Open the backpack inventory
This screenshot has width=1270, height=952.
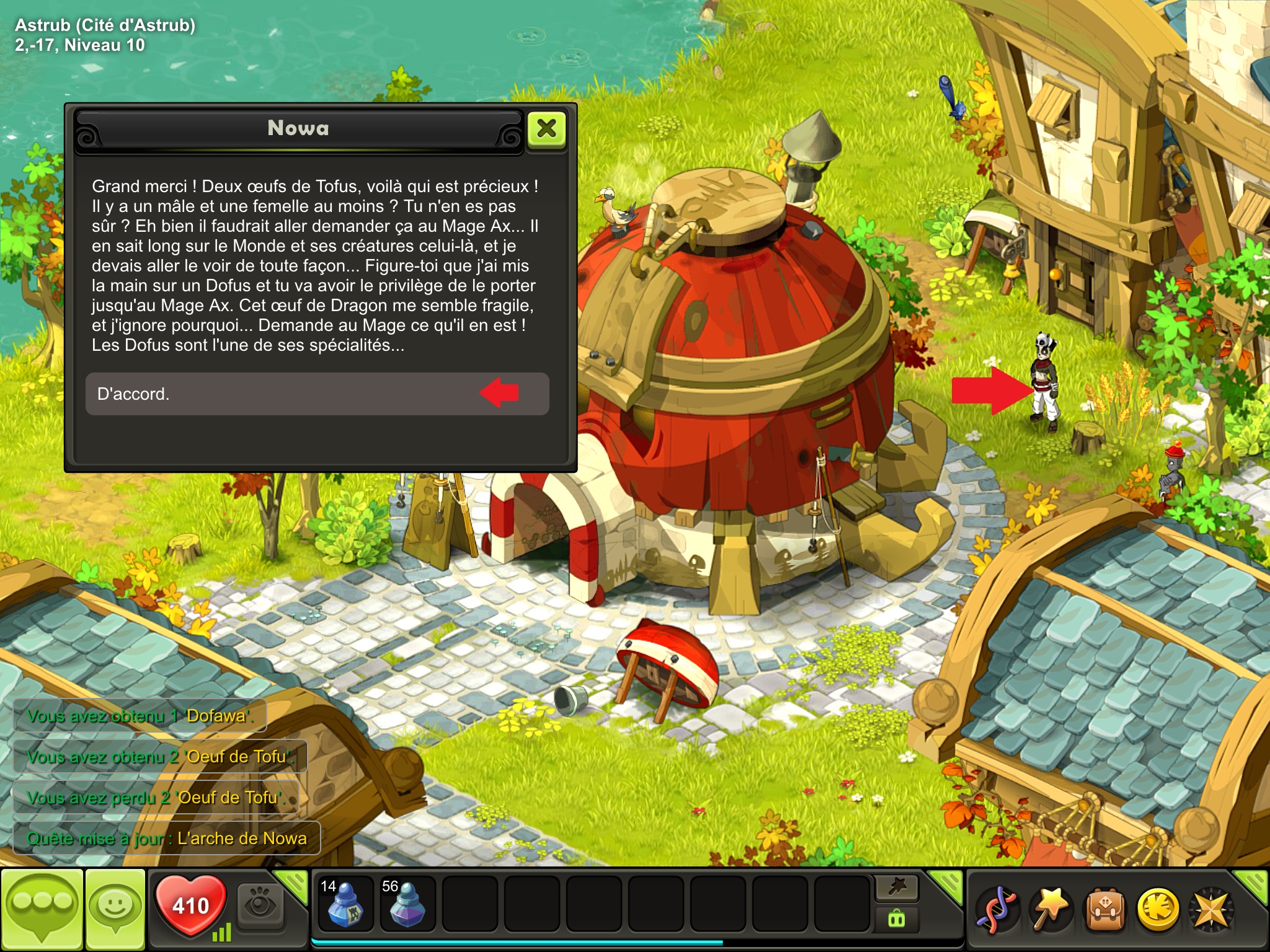pos(1104,910)
